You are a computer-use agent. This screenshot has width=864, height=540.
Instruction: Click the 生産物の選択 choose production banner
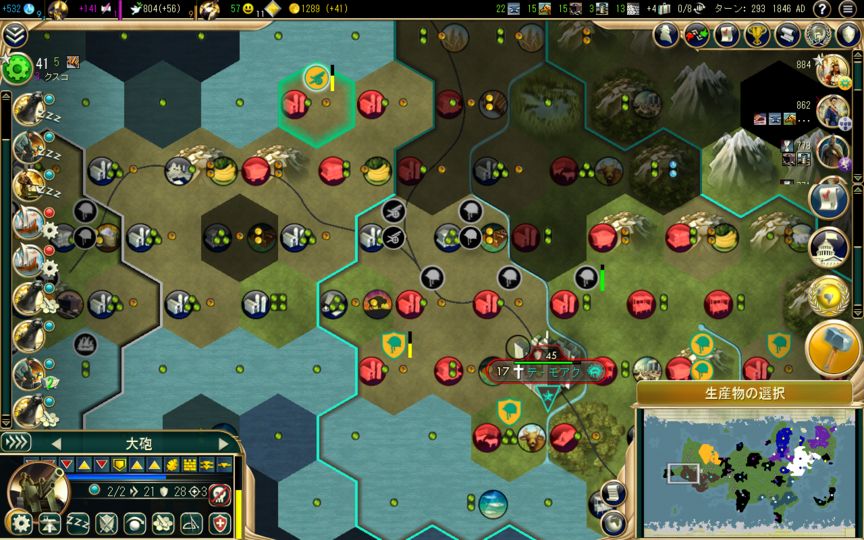tap(745, 393)
